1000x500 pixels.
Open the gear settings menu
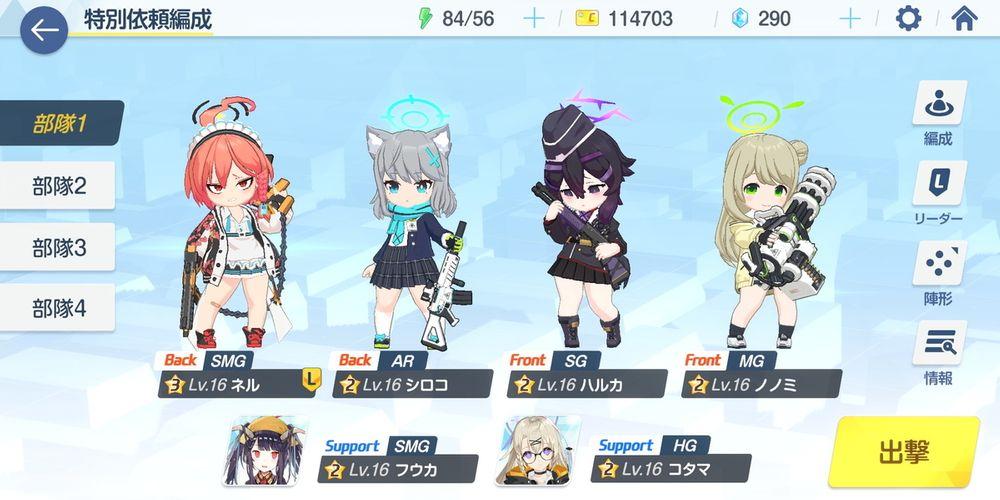pyautogui.click(x=908, y=18)
